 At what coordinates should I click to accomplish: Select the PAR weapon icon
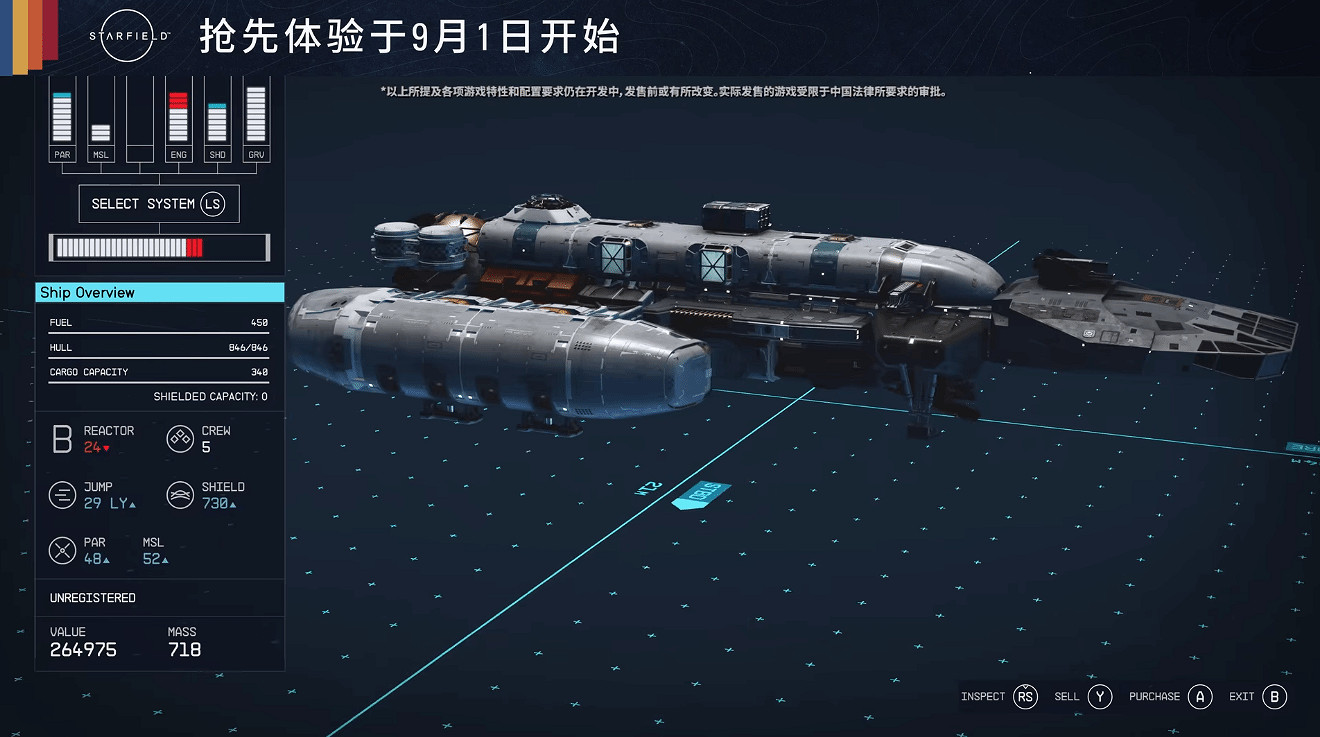point(62,550)
